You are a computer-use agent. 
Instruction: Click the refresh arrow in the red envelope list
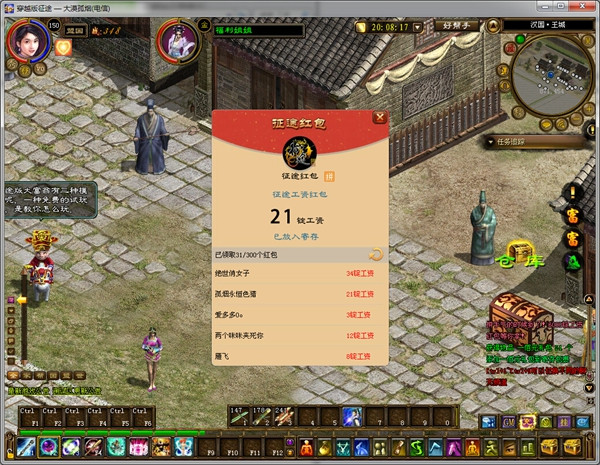tap(375, 255)
